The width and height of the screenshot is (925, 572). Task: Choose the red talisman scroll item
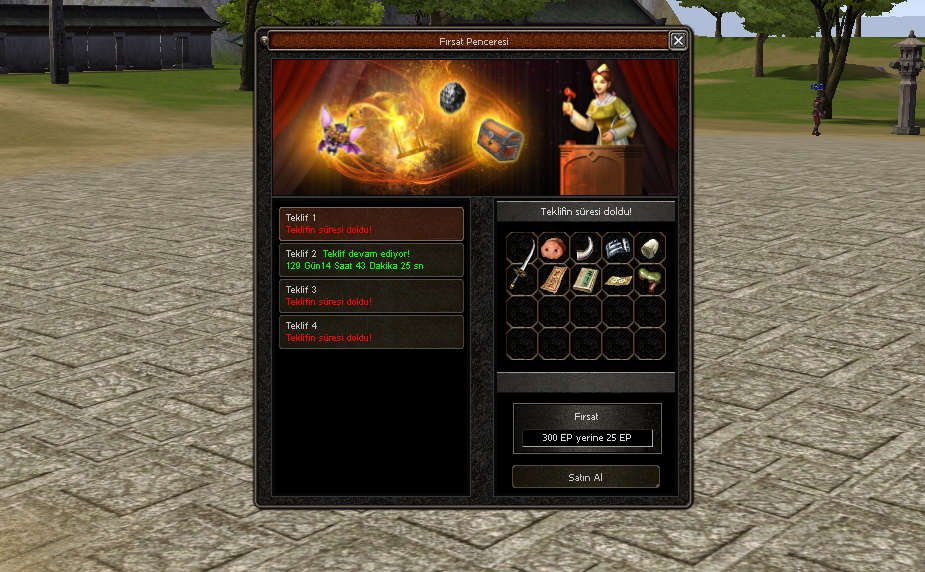point(554,280)
